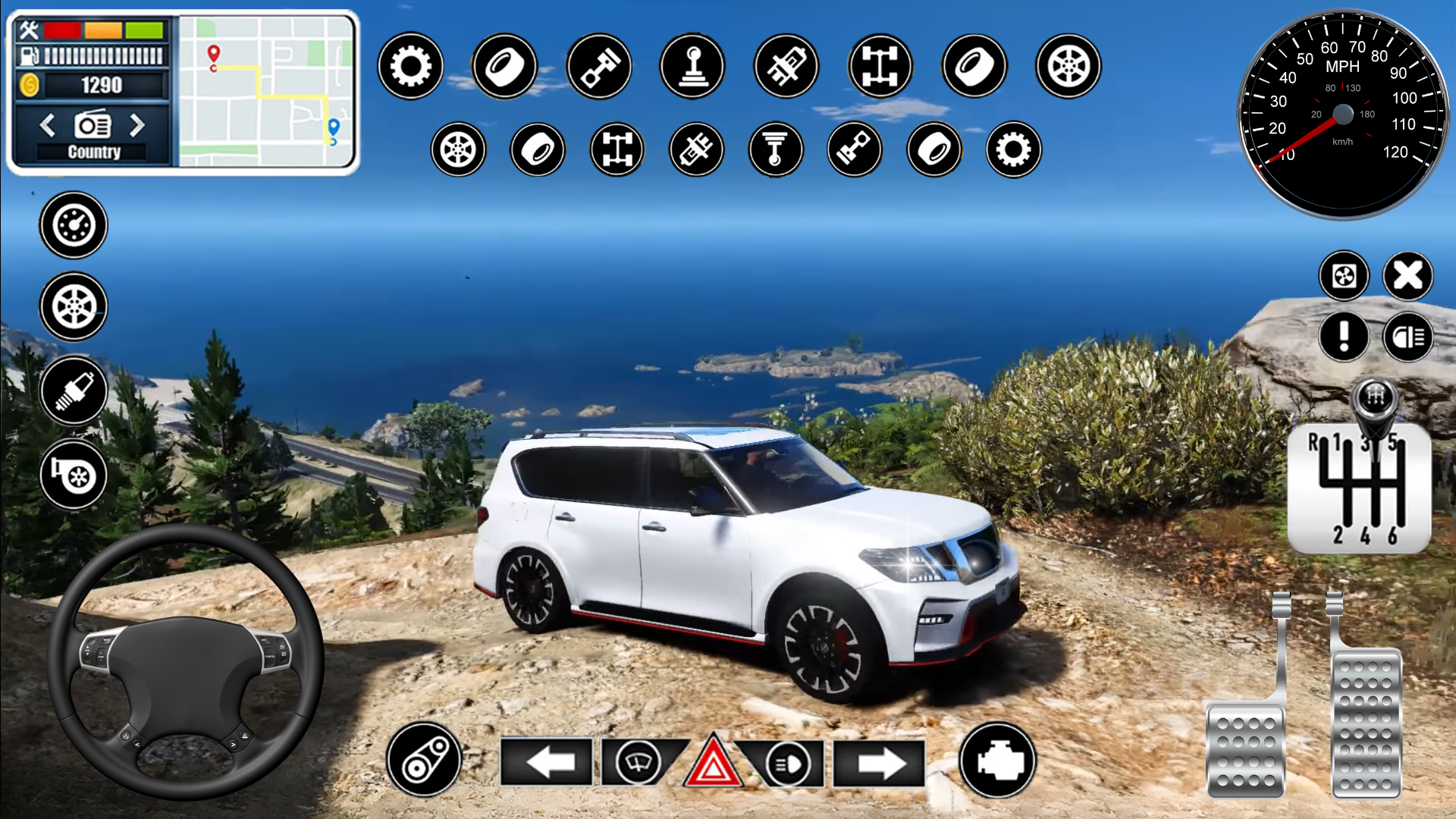The image size is (1456, 819).
Task: Choose the gear stick part icon
Action: [692, 66]
